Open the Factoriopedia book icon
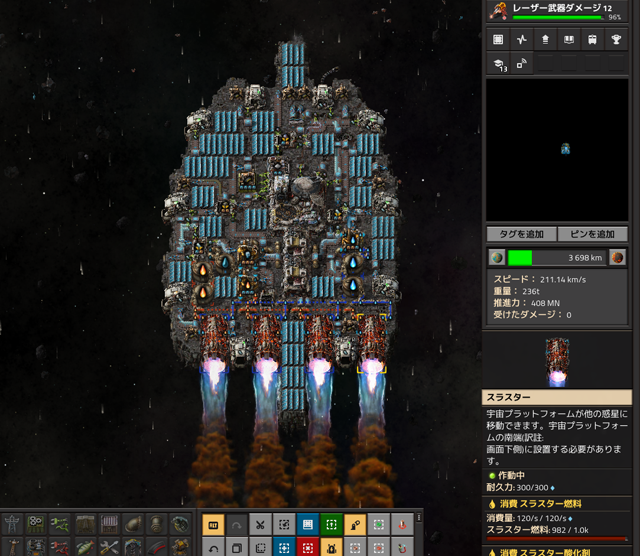The image size is (640, 556). 570,40
